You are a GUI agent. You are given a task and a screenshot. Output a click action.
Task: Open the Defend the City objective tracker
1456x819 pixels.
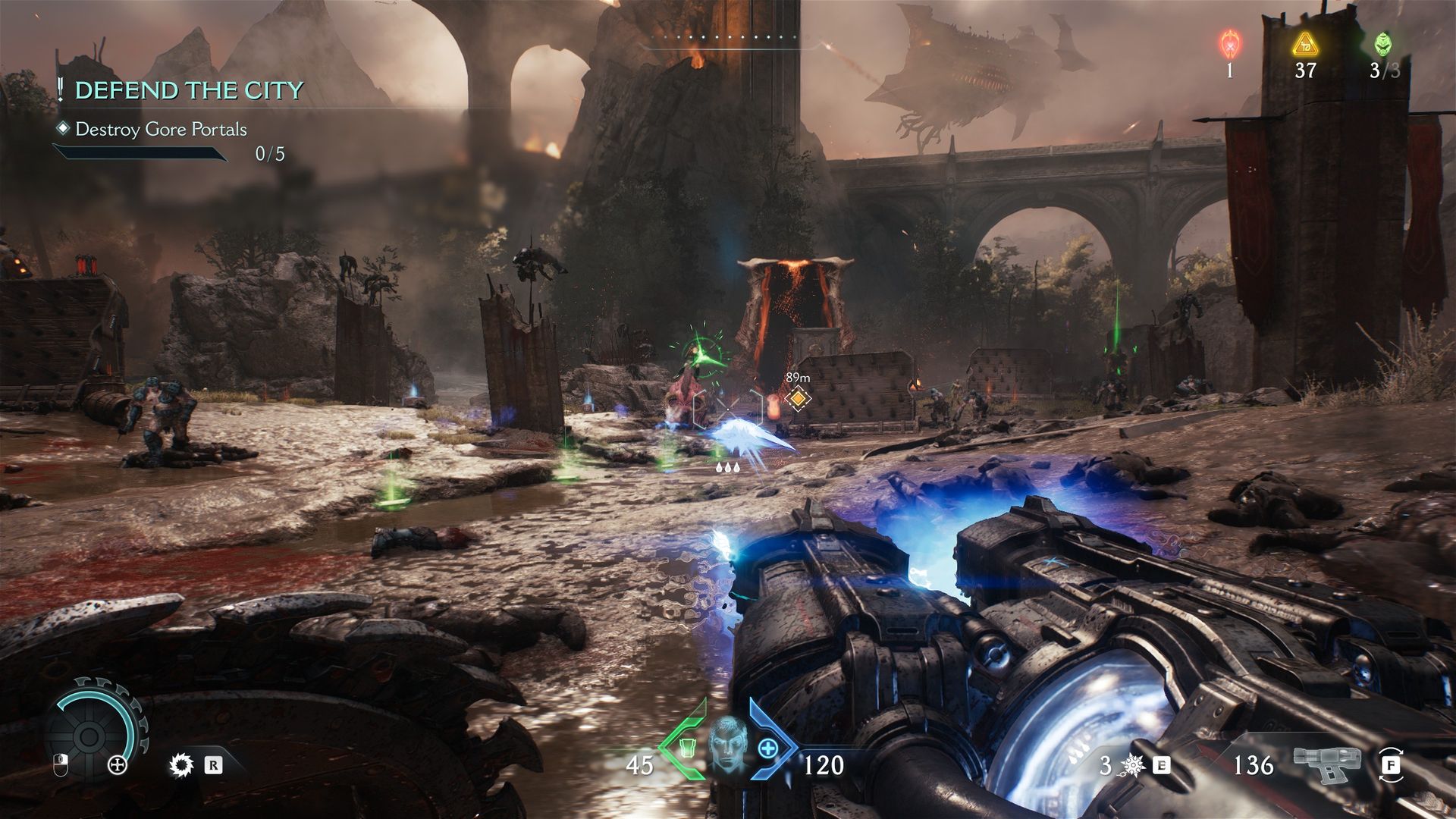[189, 90]
